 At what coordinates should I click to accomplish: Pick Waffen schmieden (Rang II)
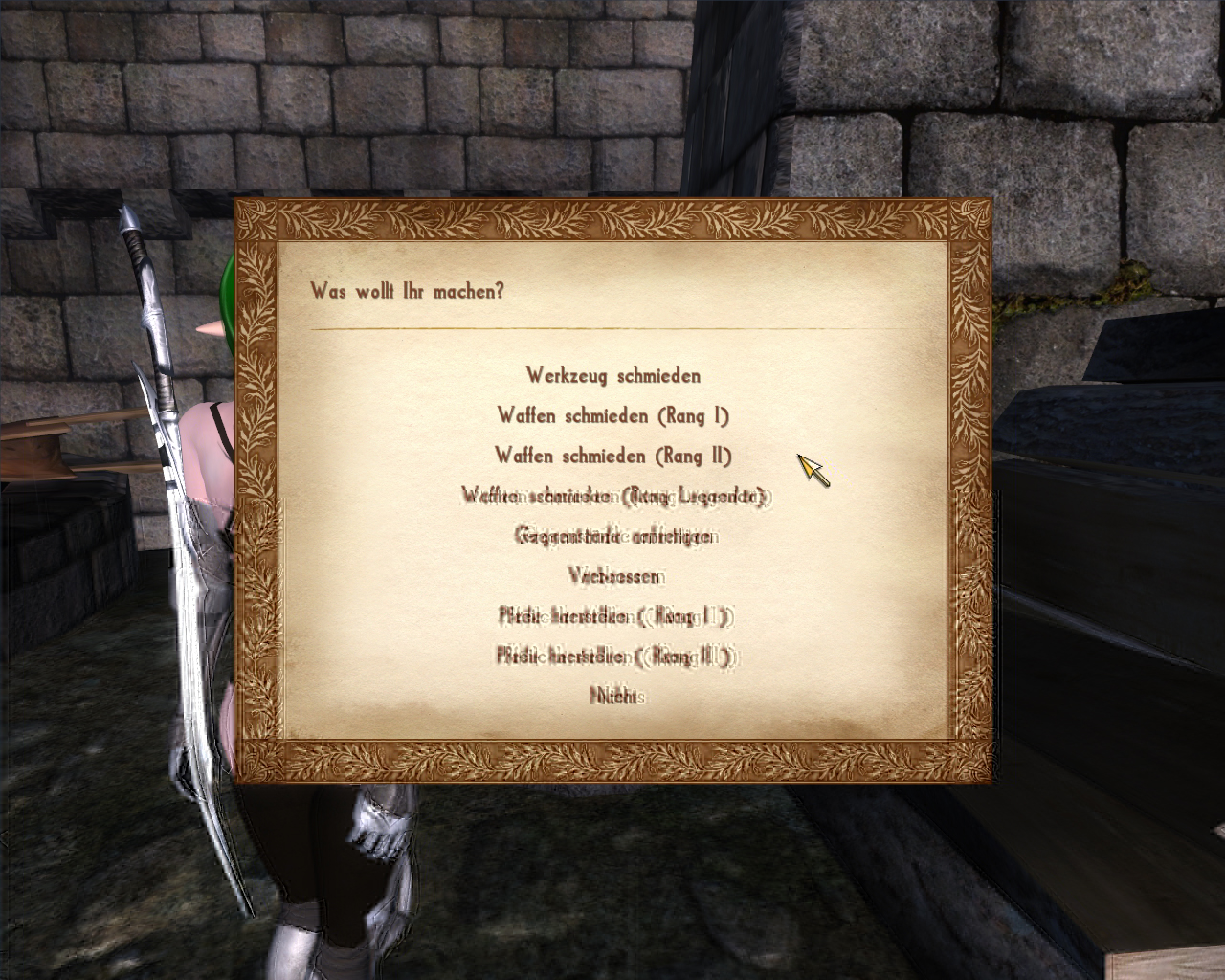[612, 456]
